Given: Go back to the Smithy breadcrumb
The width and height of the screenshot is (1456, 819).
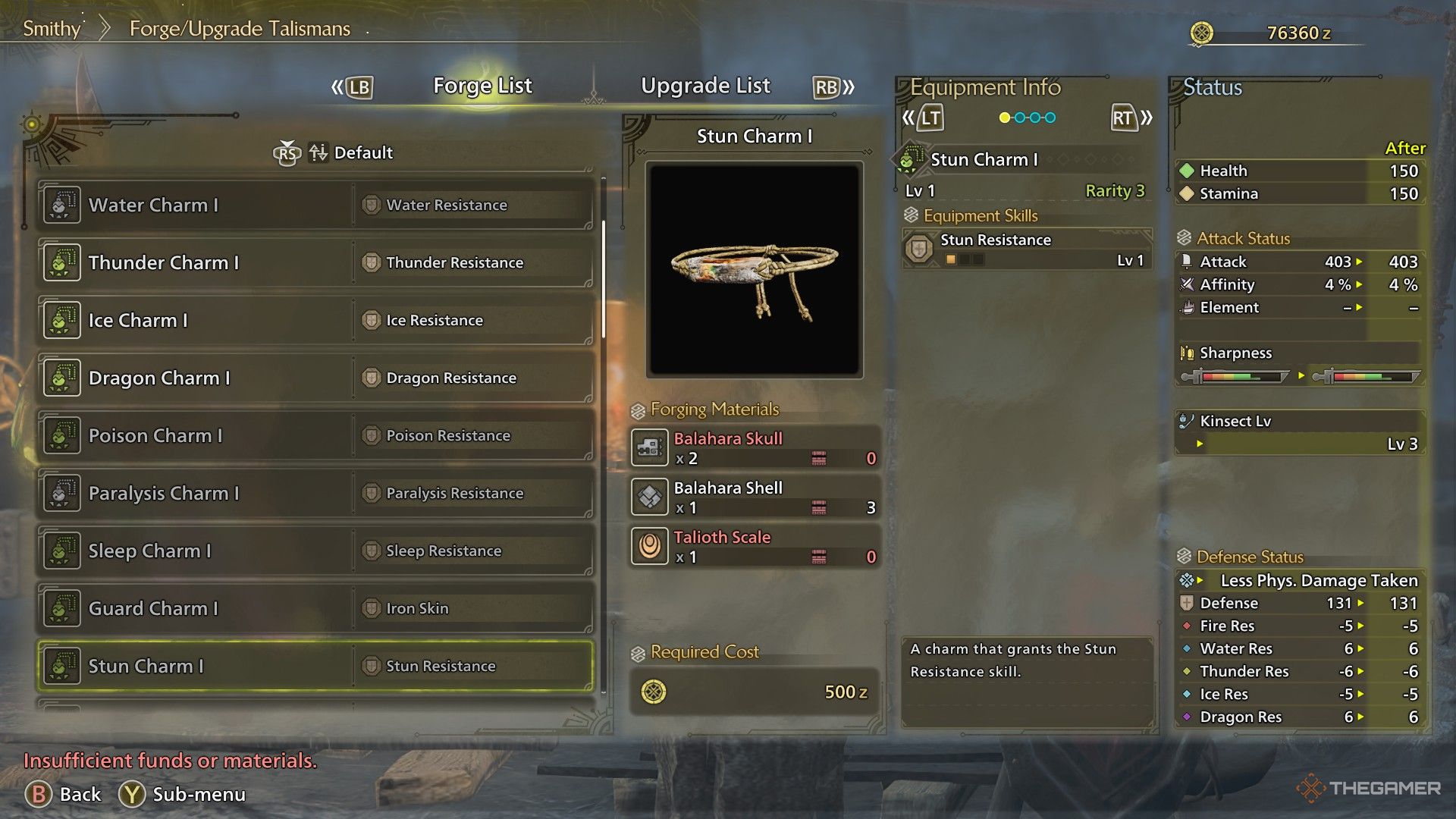Looking at the screenshot, I should 52,29.
